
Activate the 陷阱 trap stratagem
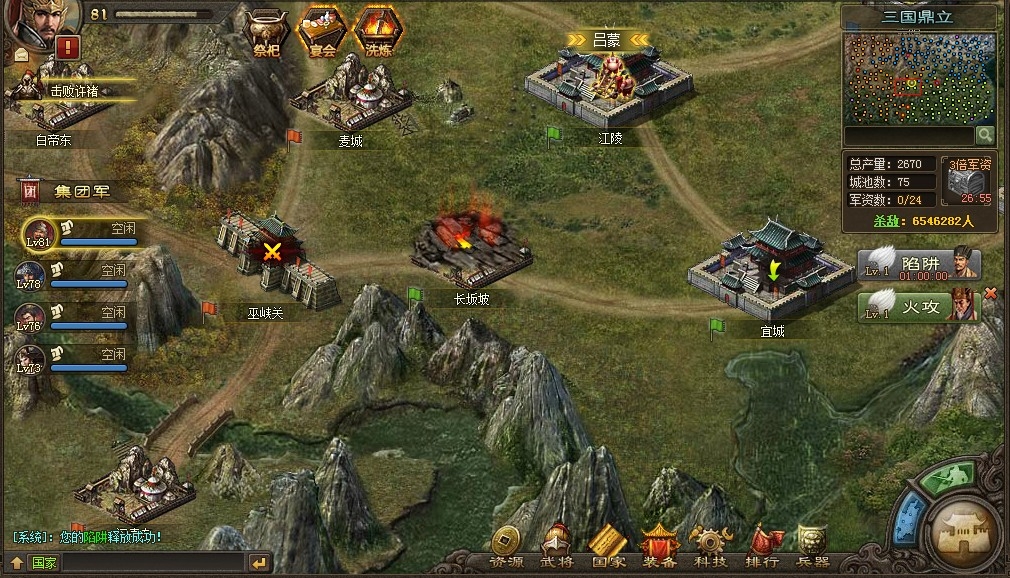(x=919, y=265)
